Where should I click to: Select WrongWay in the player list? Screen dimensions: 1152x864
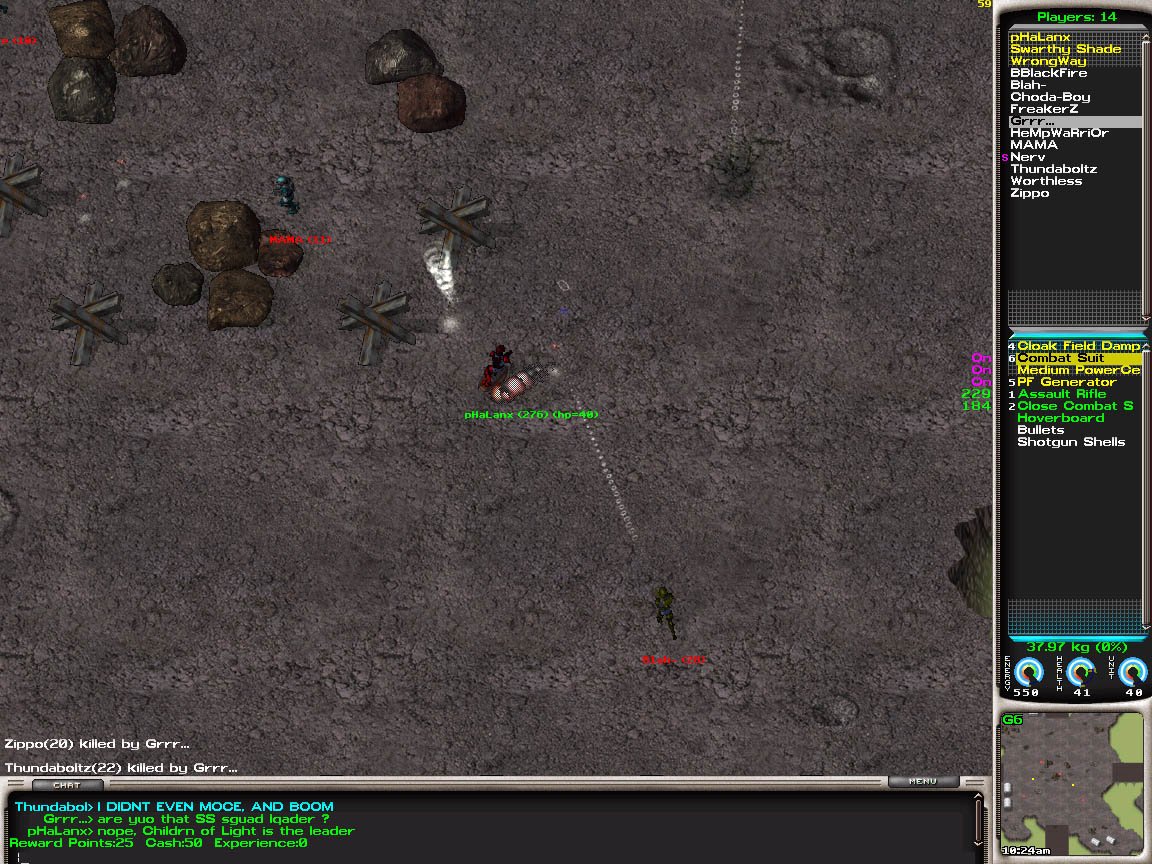coord(1048,61)
